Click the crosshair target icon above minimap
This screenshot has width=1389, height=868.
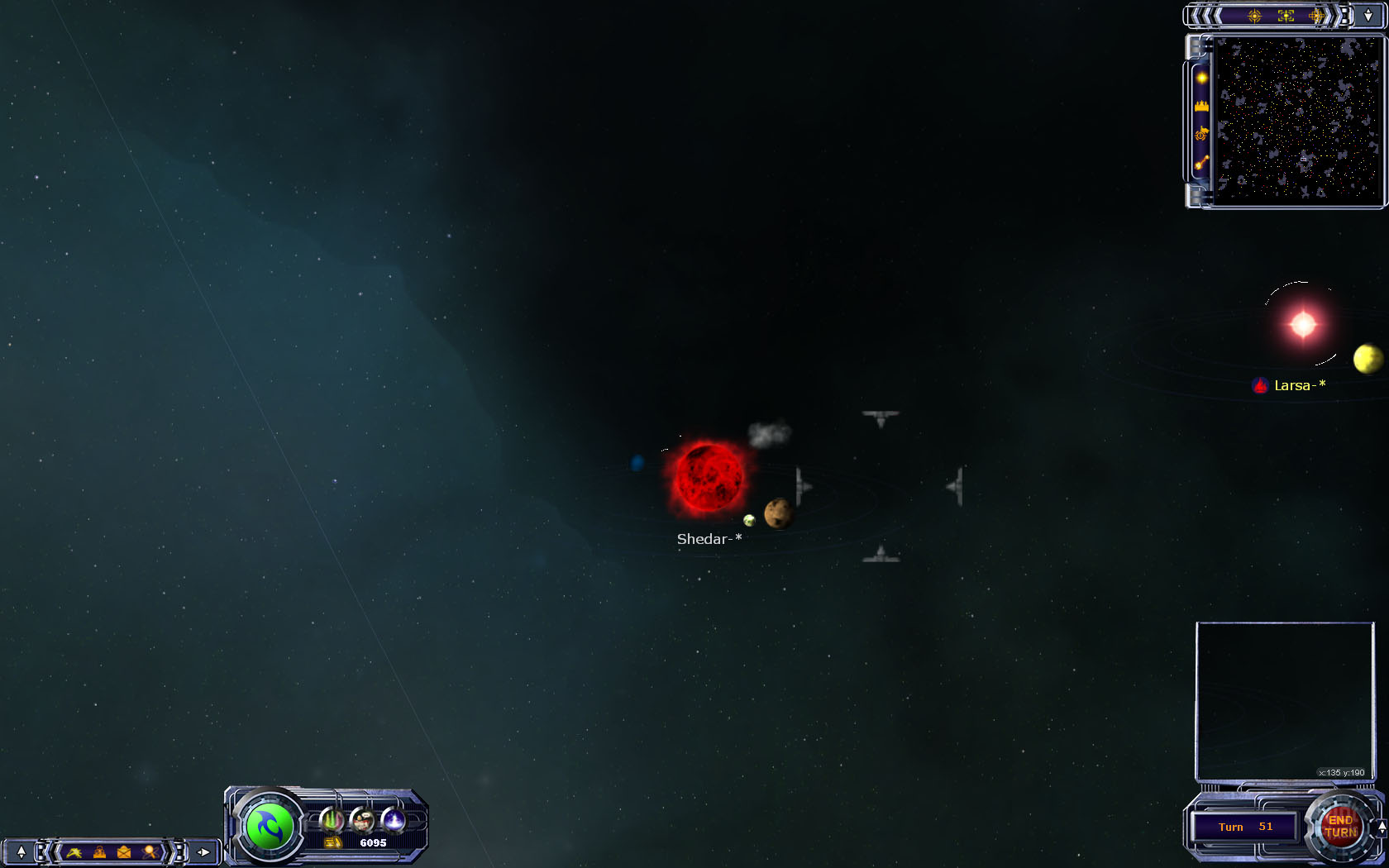(1254, 16)
